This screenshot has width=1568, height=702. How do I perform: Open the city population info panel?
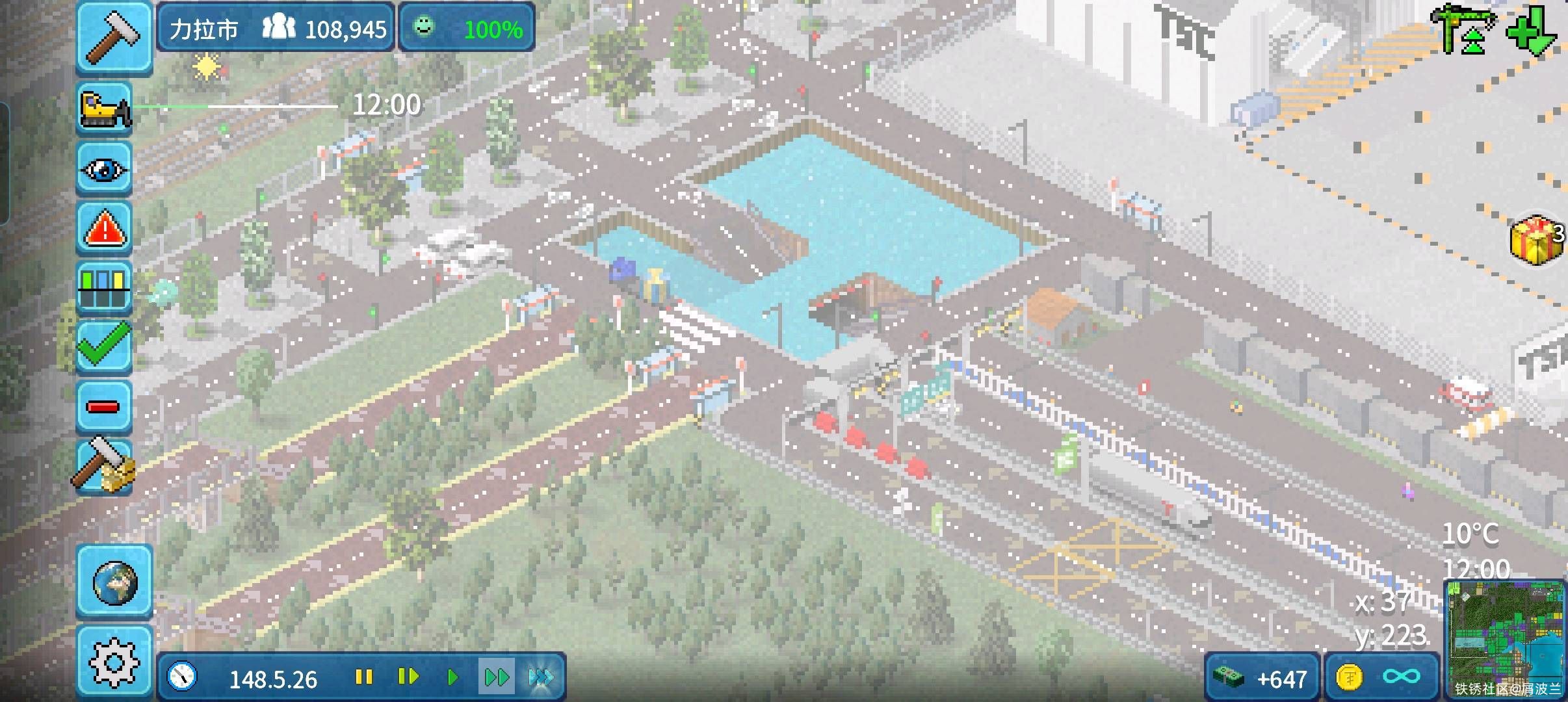coord(276,28)
